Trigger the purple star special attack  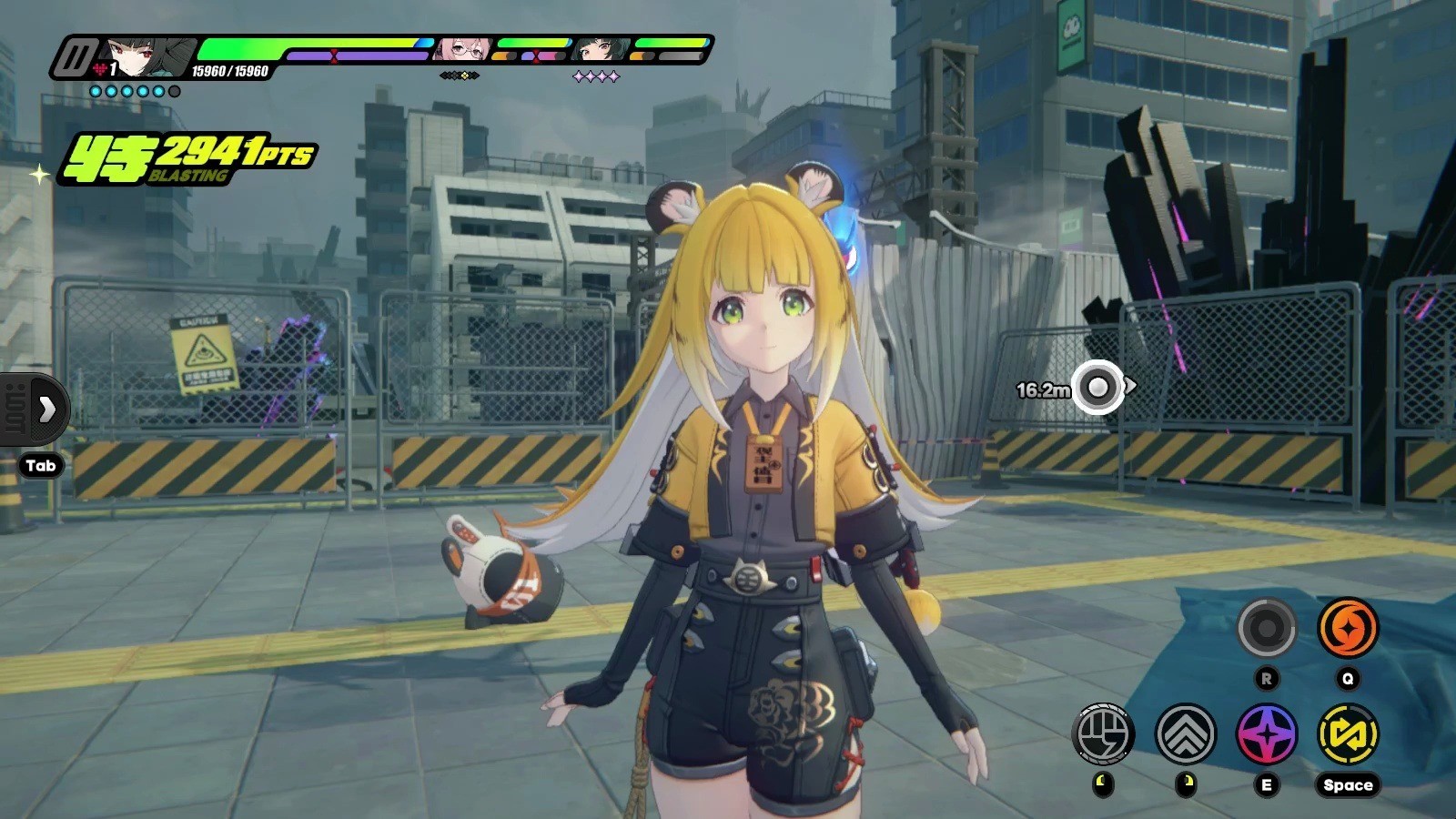[1266, 733]
